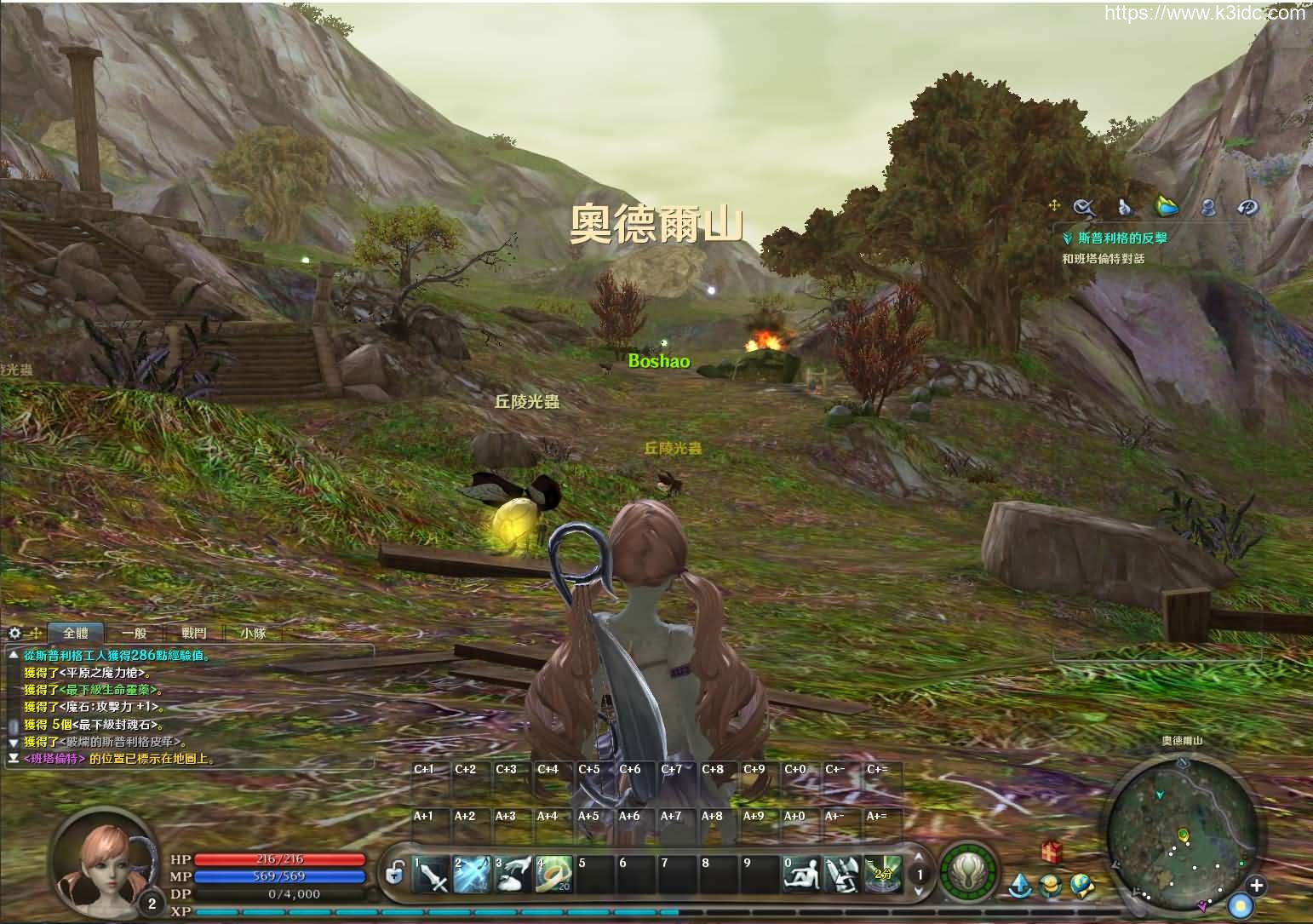This screenshot has width=1313, height=924.
Task: Click the minimap plus button
Action: [1256, 886]
